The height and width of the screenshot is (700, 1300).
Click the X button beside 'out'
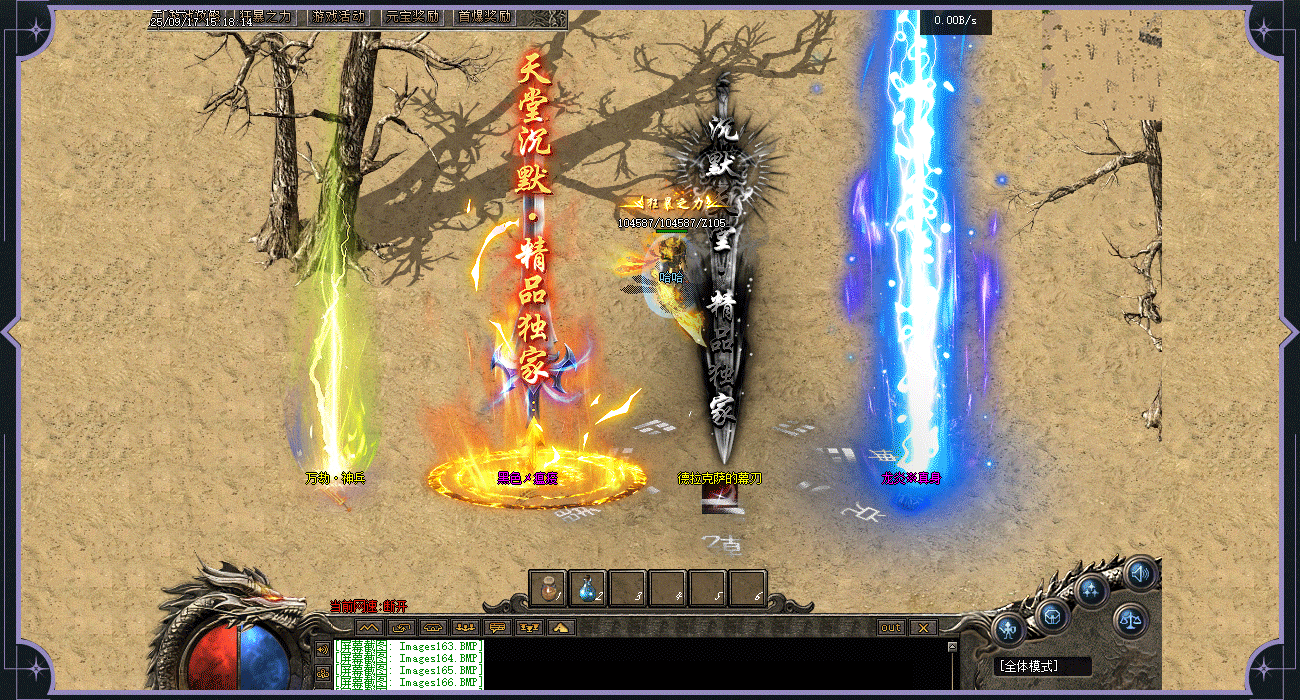(x=923, y=628)
